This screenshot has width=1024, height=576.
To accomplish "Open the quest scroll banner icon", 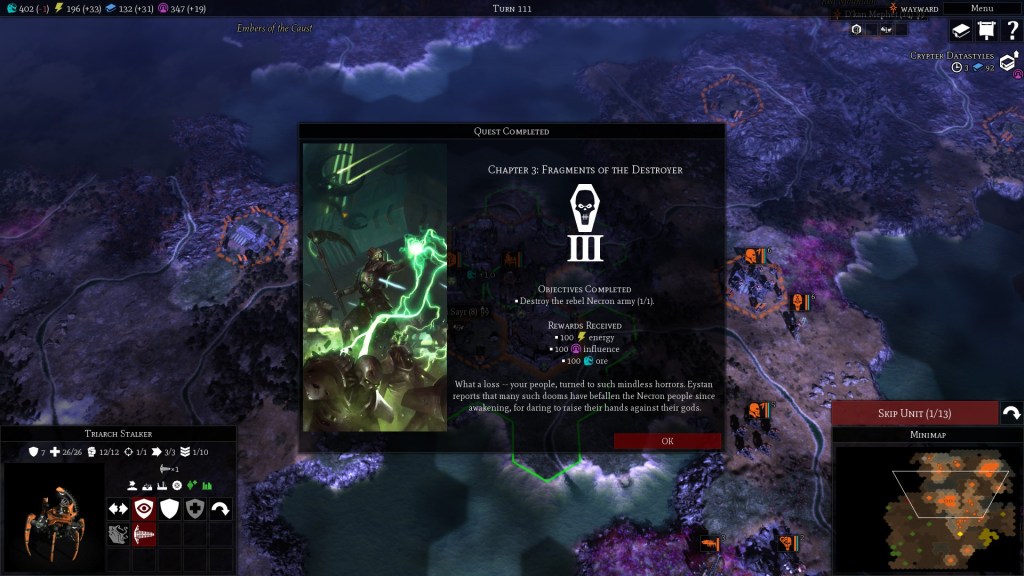I will 985,32.
